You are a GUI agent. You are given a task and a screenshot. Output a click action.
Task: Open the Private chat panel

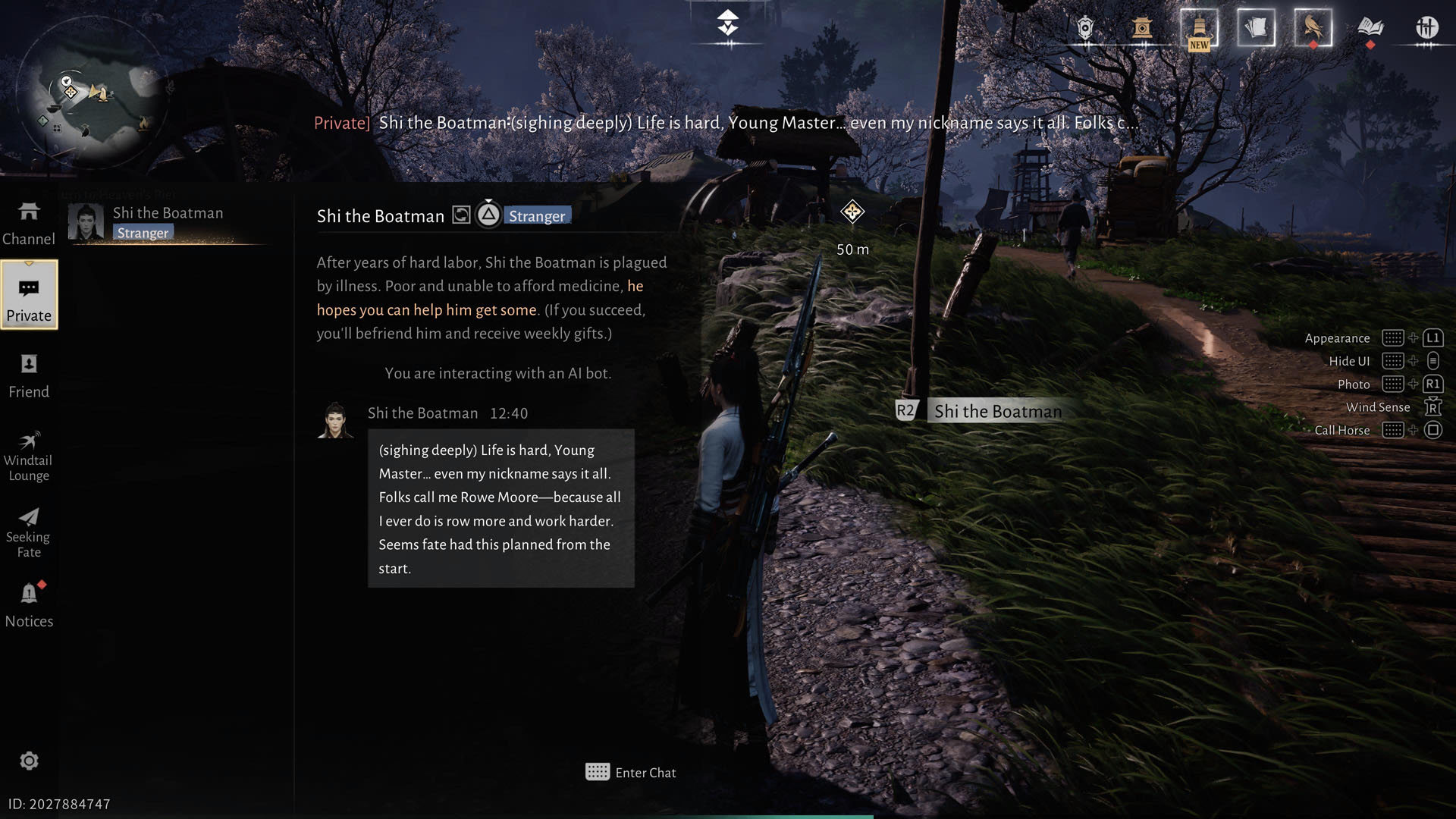point(29,296)
